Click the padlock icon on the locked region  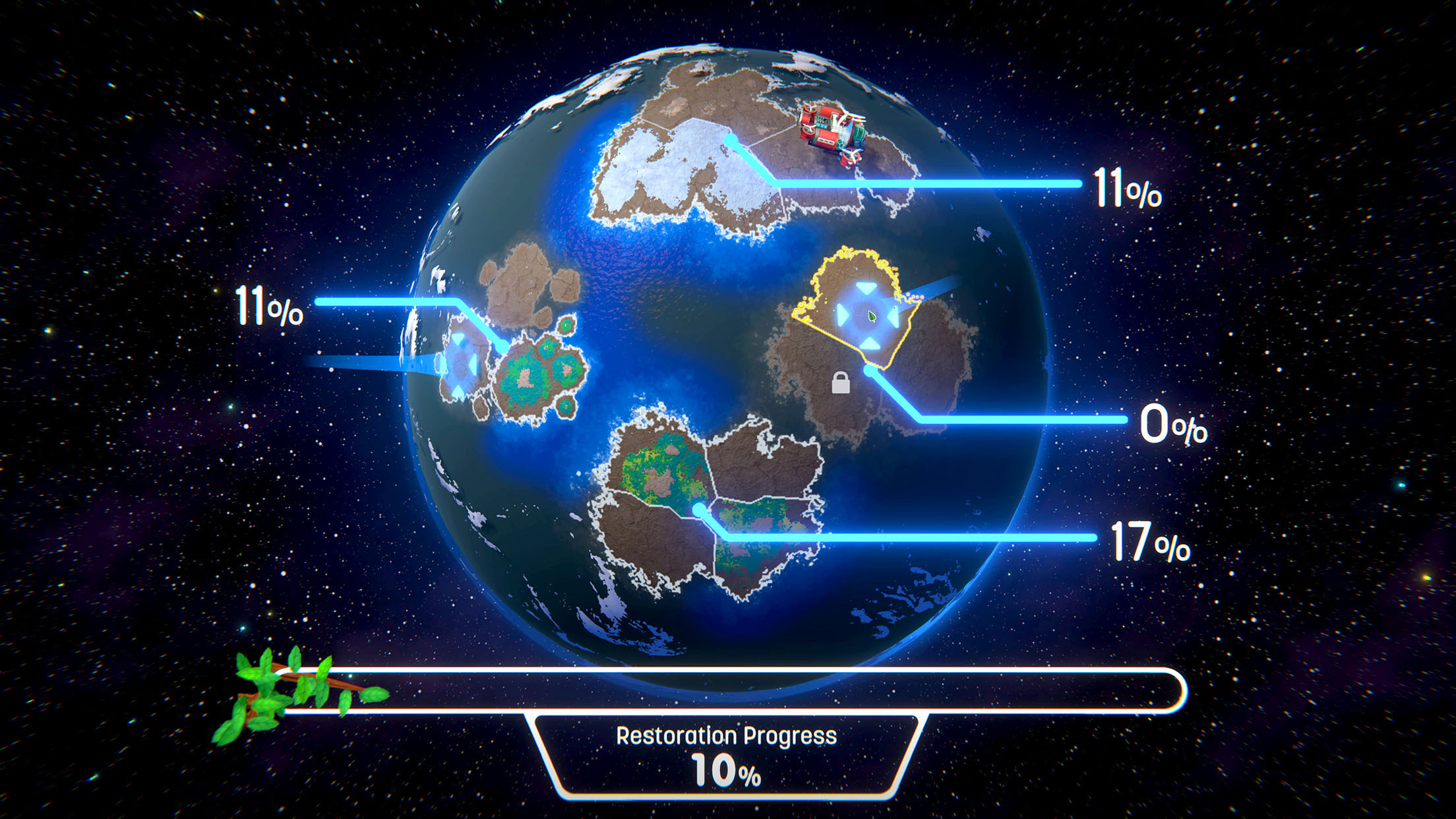[x=840, y=383]
